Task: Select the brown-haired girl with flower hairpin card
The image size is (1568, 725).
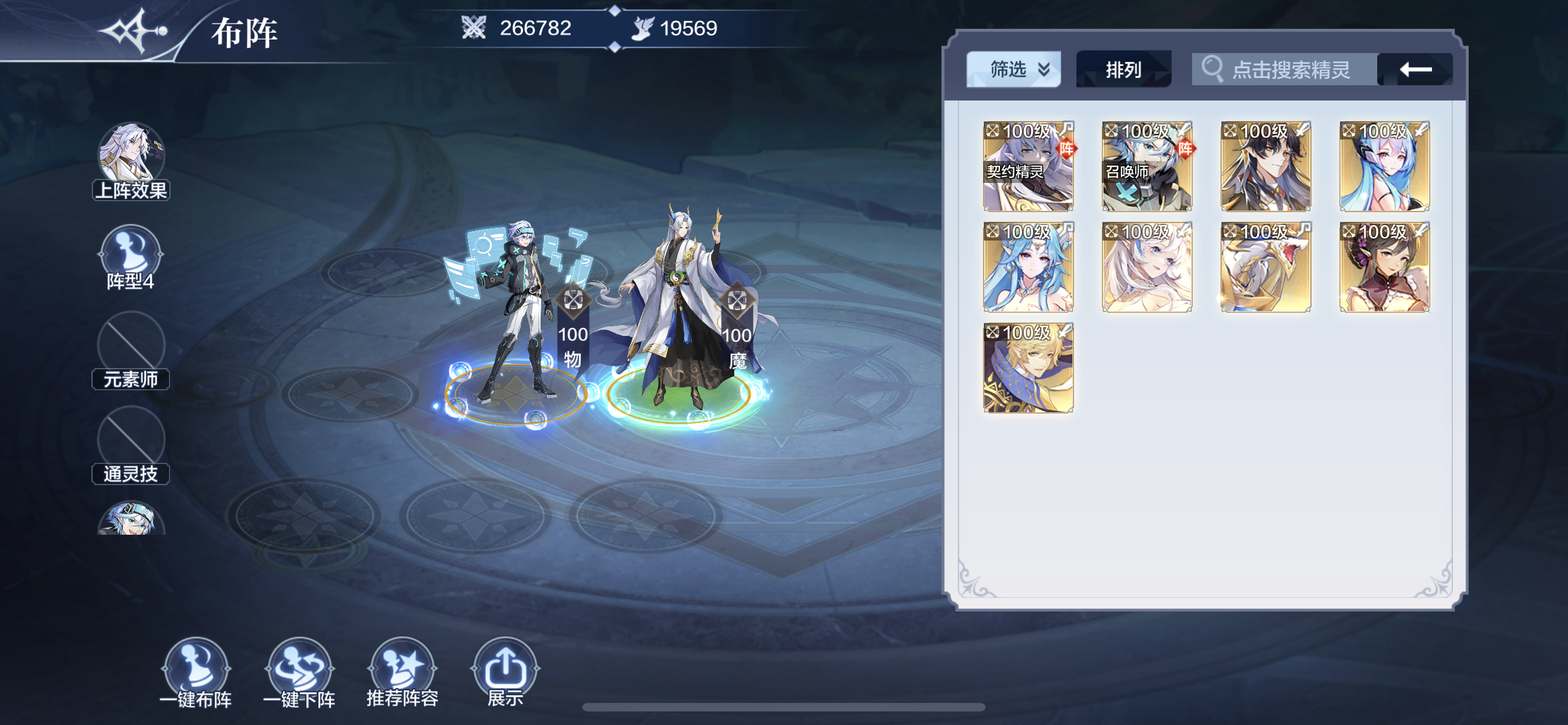Action: pyautogui.click(x=1384, y=267)
